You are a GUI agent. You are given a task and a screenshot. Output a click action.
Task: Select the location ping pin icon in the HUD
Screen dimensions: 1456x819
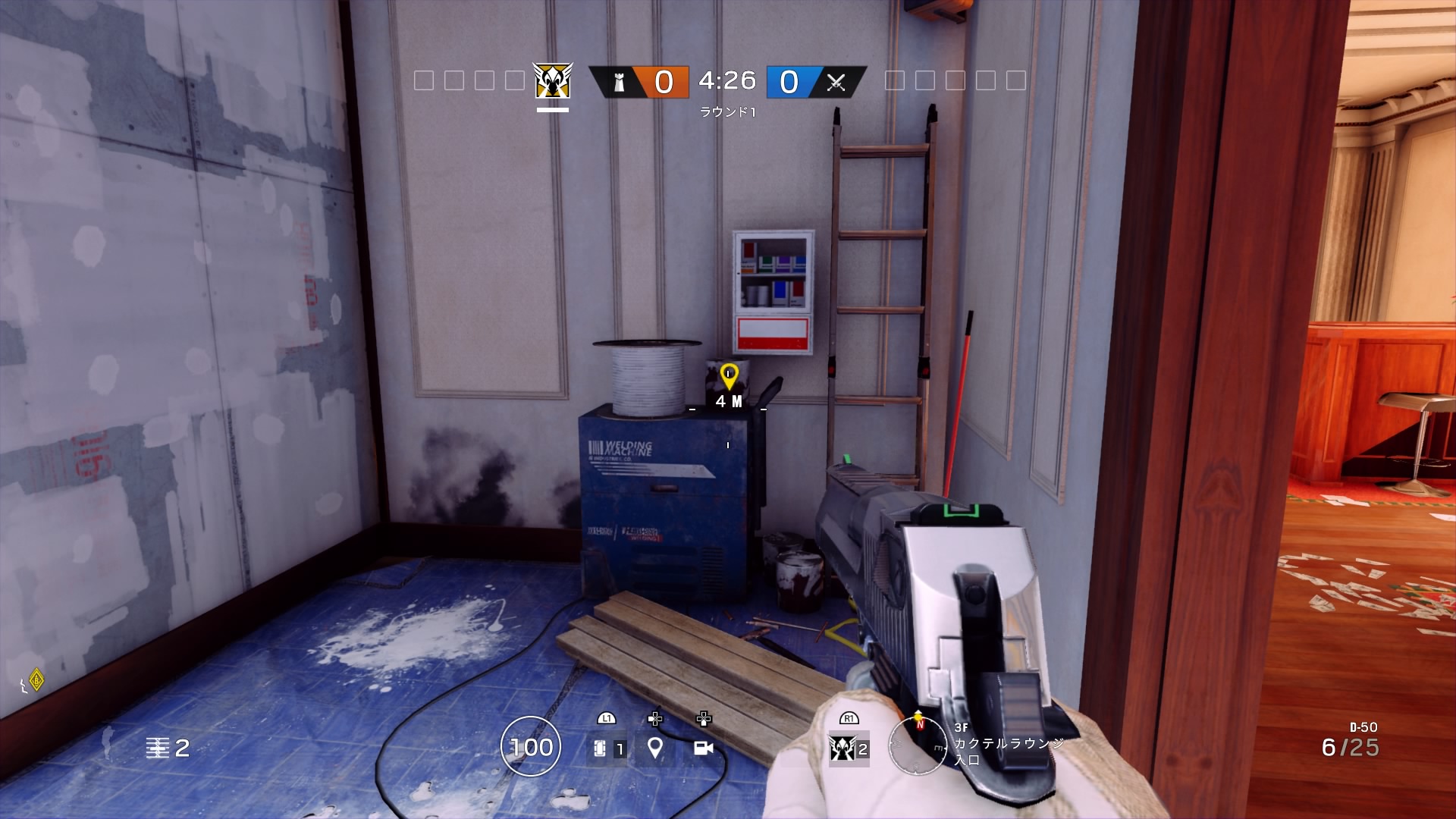coord(654,748)
